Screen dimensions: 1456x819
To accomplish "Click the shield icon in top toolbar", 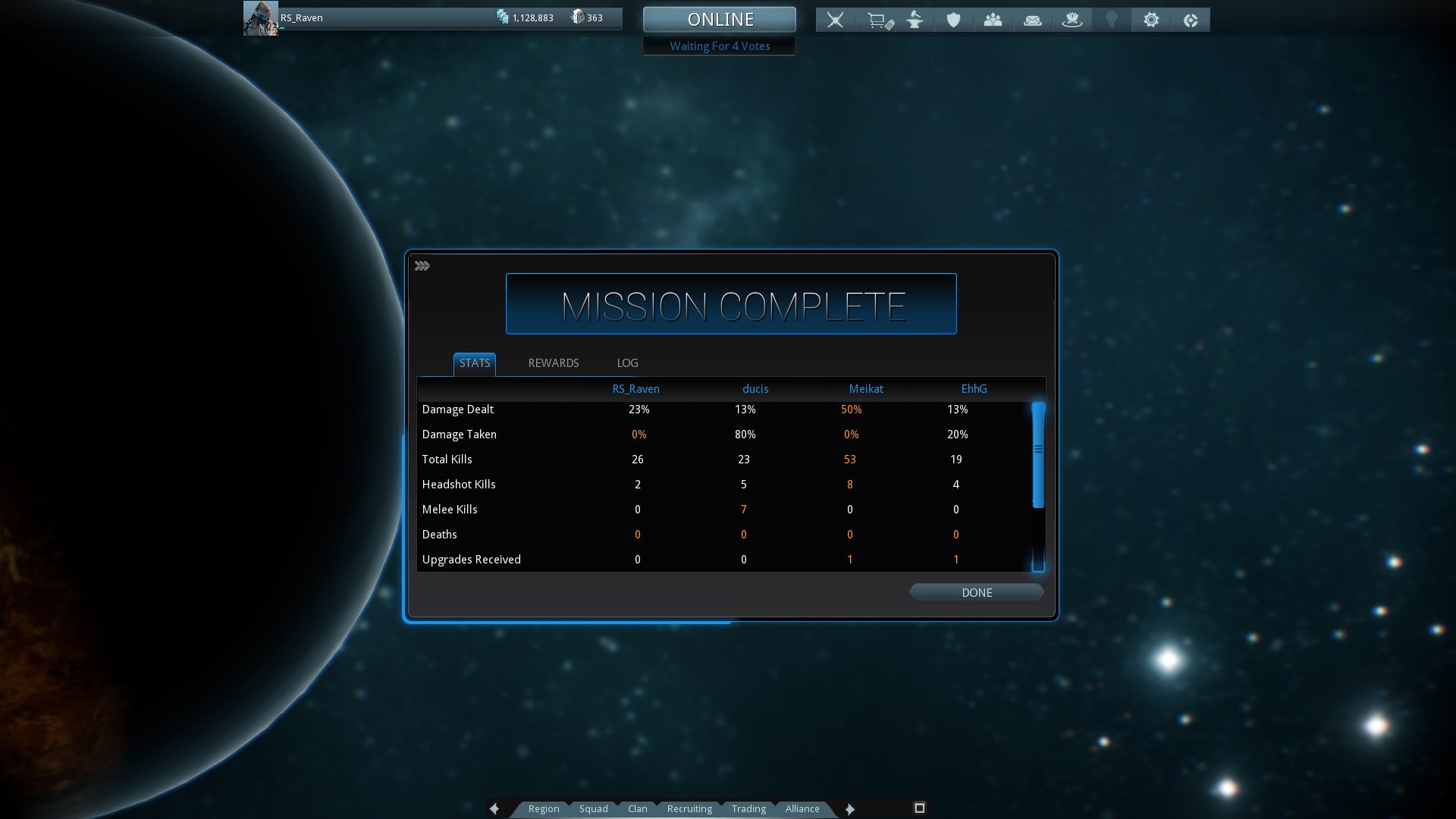I will (953, 20).
